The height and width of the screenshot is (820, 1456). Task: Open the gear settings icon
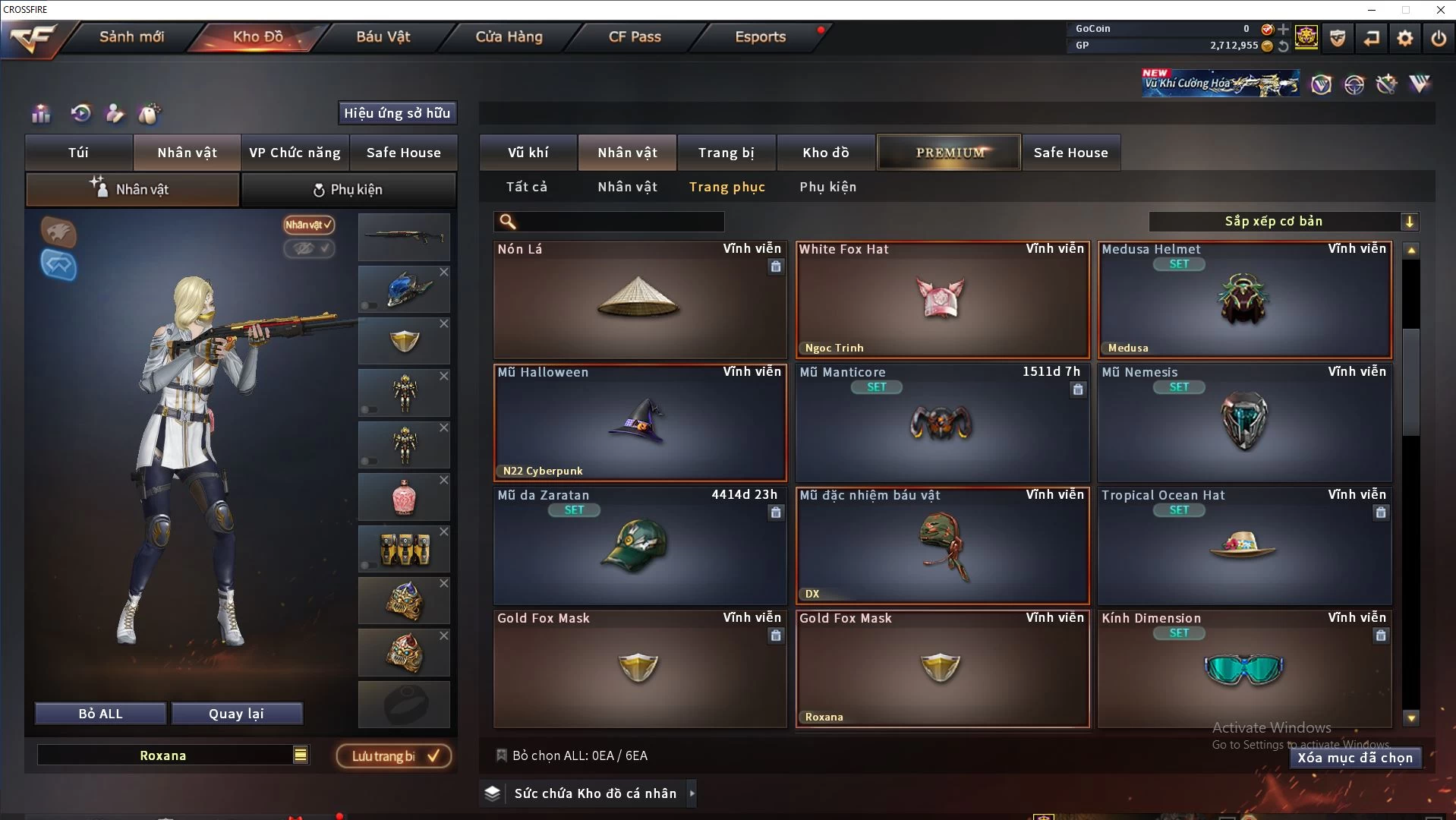coord(1404,38)
